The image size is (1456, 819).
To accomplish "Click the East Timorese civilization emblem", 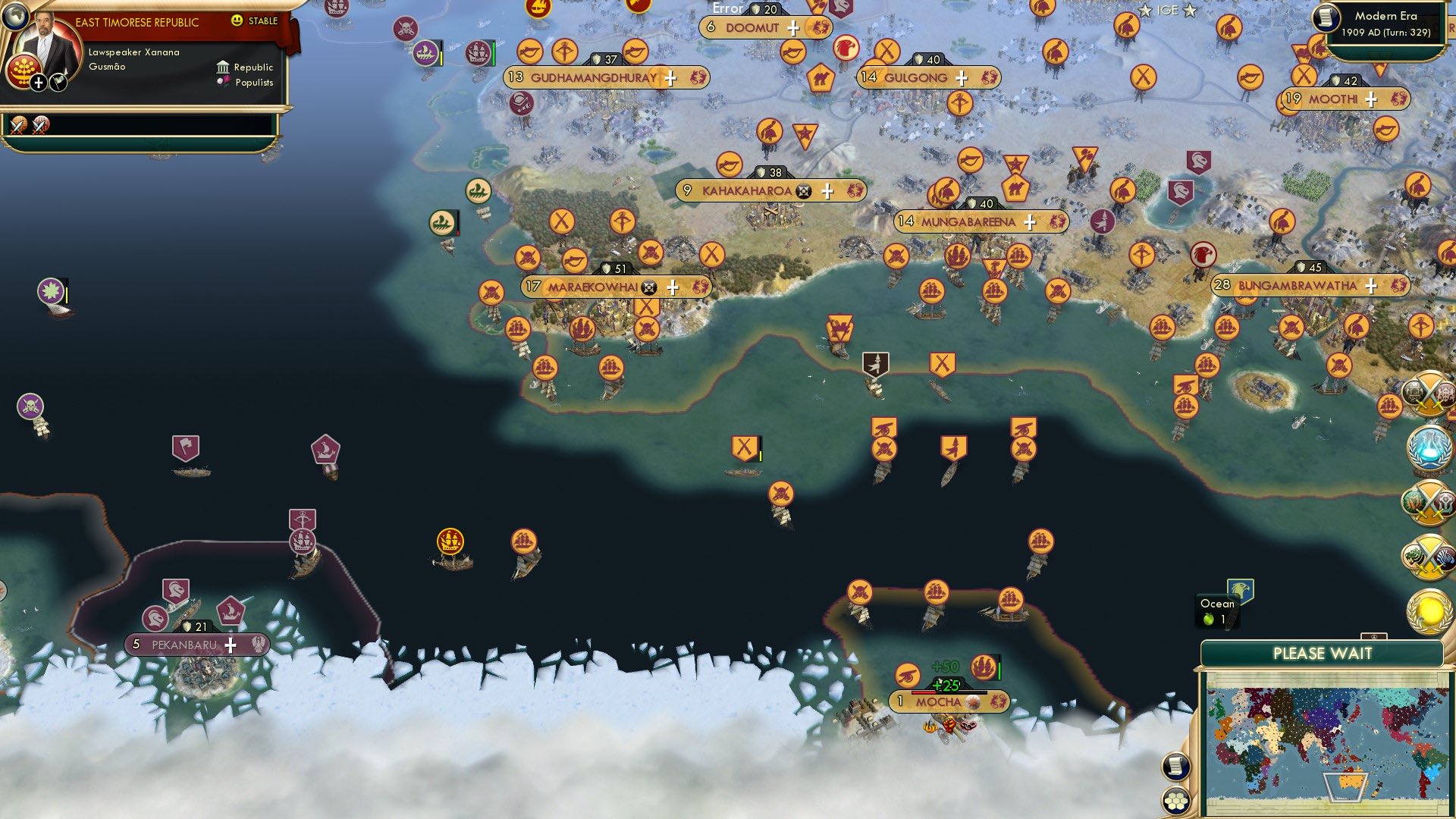I will pyautogui.click(x=25, y=73).
